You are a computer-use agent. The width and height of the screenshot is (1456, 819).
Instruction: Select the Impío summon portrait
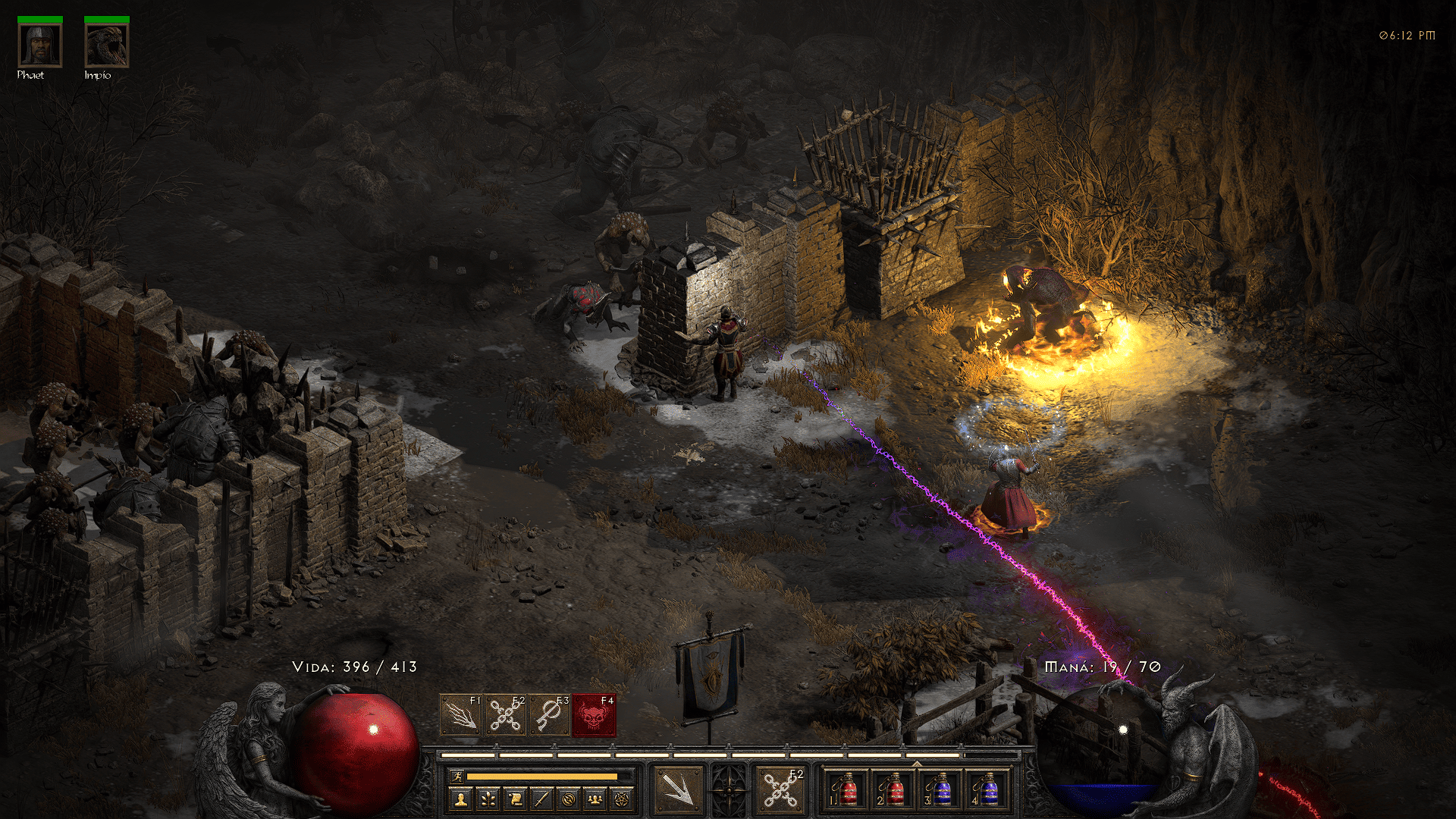click(106, 45)
